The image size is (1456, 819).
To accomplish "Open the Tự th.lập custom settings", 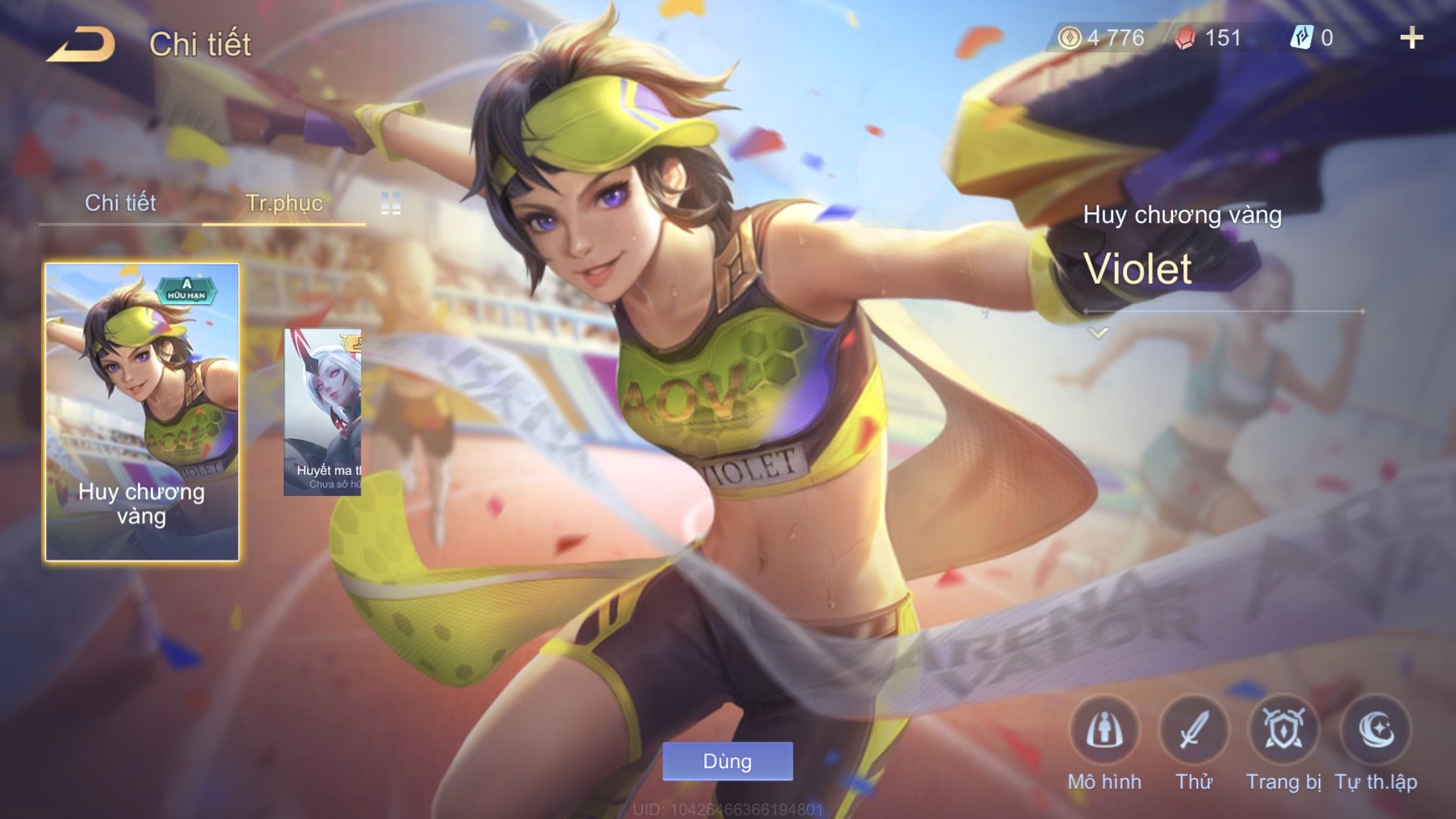I will click(1376, 731).
